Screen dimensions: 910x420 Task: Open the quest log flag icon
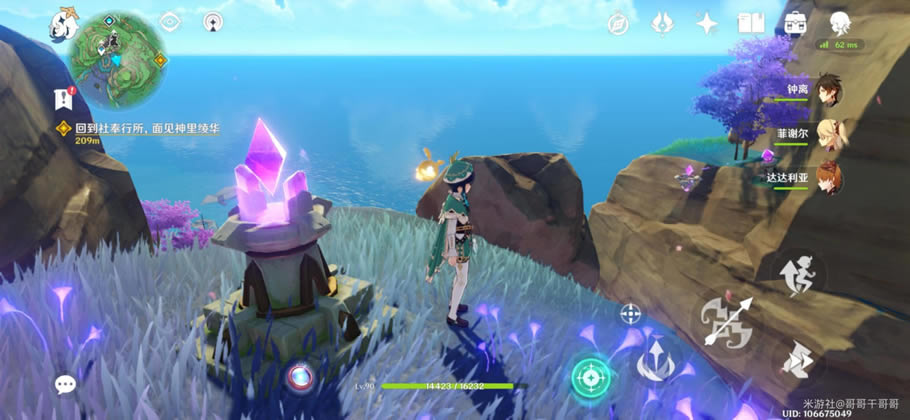(x=65, y=97)
